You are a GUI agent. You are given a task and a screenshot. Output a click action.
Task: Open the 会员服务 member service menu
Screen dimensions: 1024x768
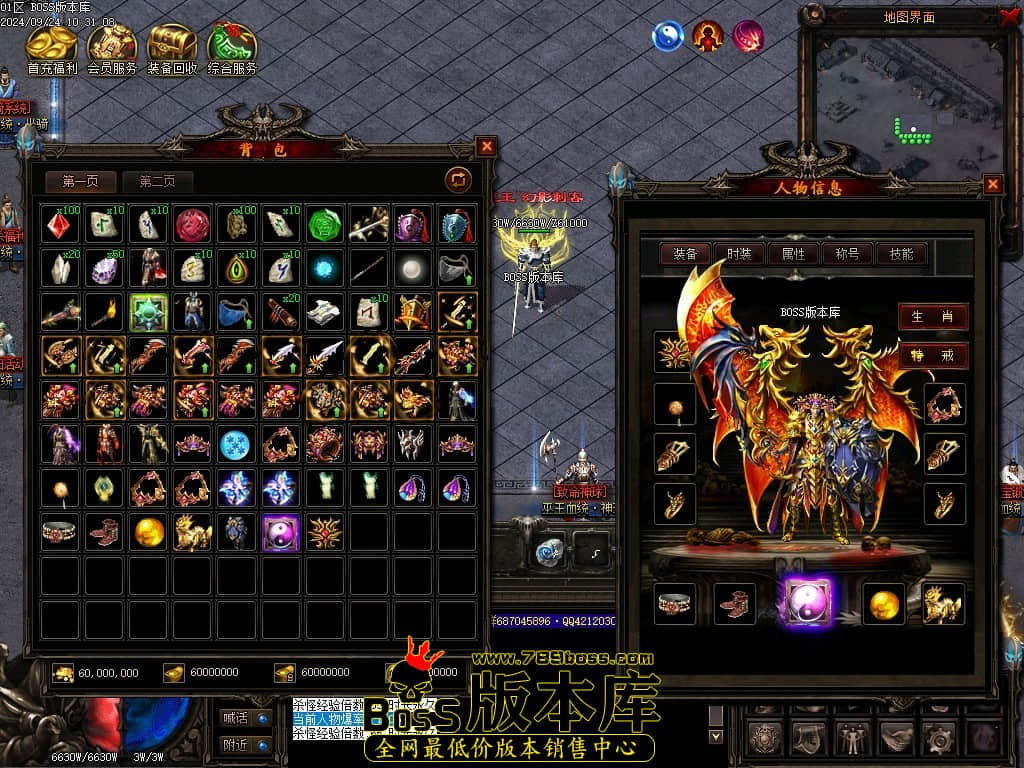coord(112,46)
